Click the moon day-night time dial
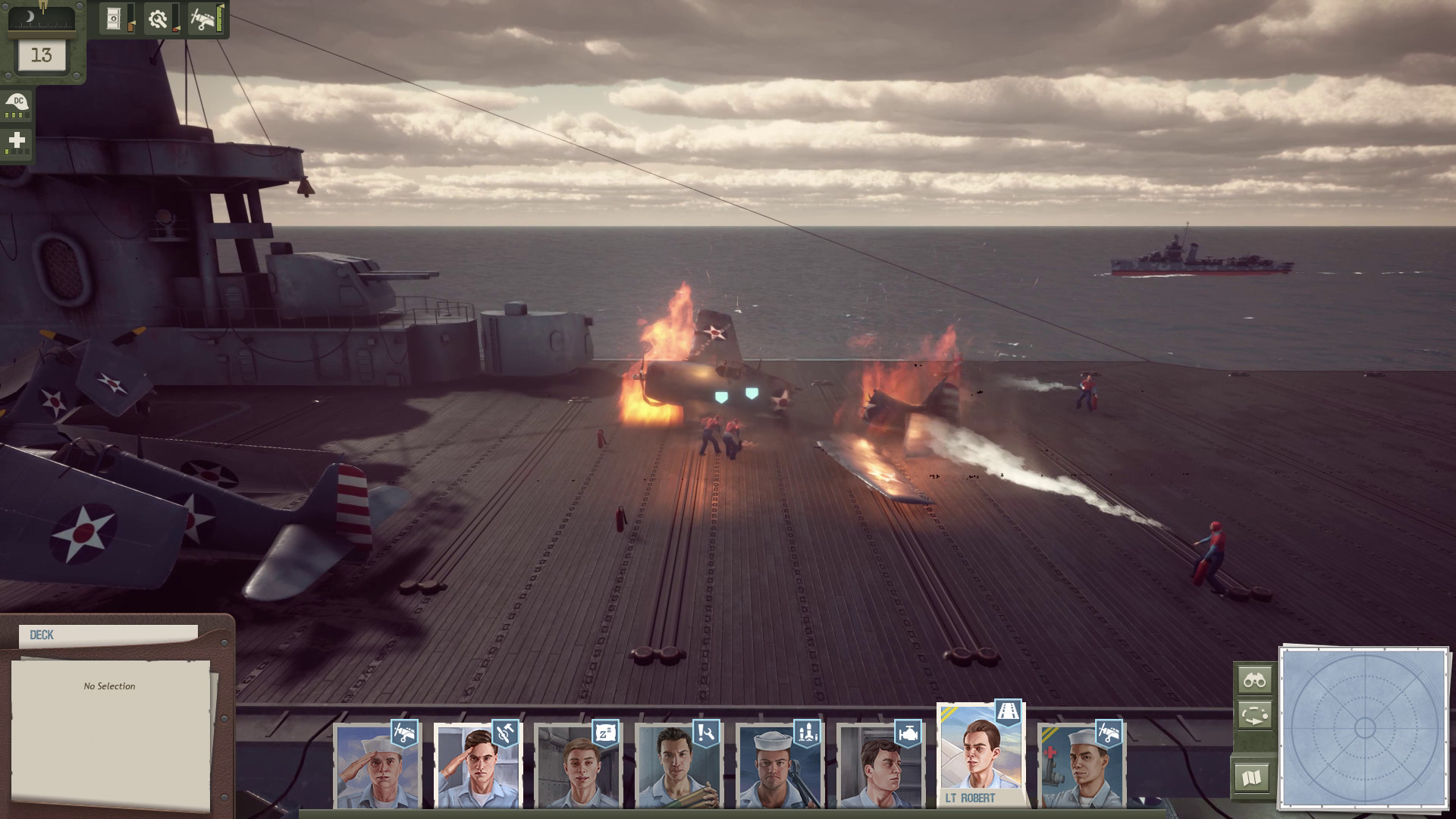 (x=42, y=18)
